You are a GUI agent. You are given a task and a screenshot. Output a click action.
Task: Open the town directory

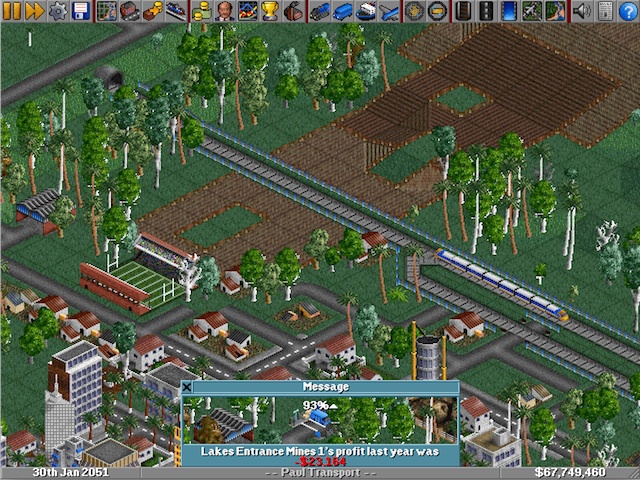[x=129, y=11]
